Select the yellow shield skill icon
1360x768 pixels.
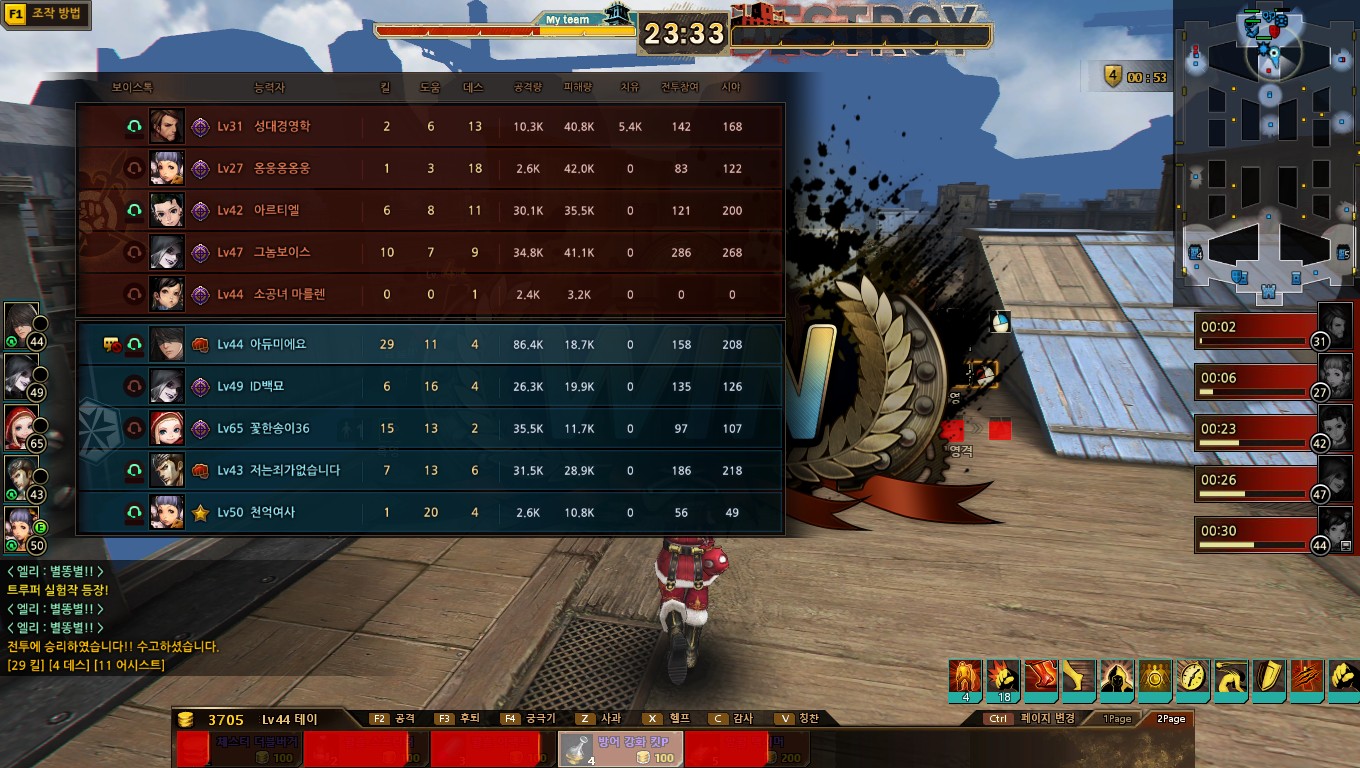coord(1269,677)
